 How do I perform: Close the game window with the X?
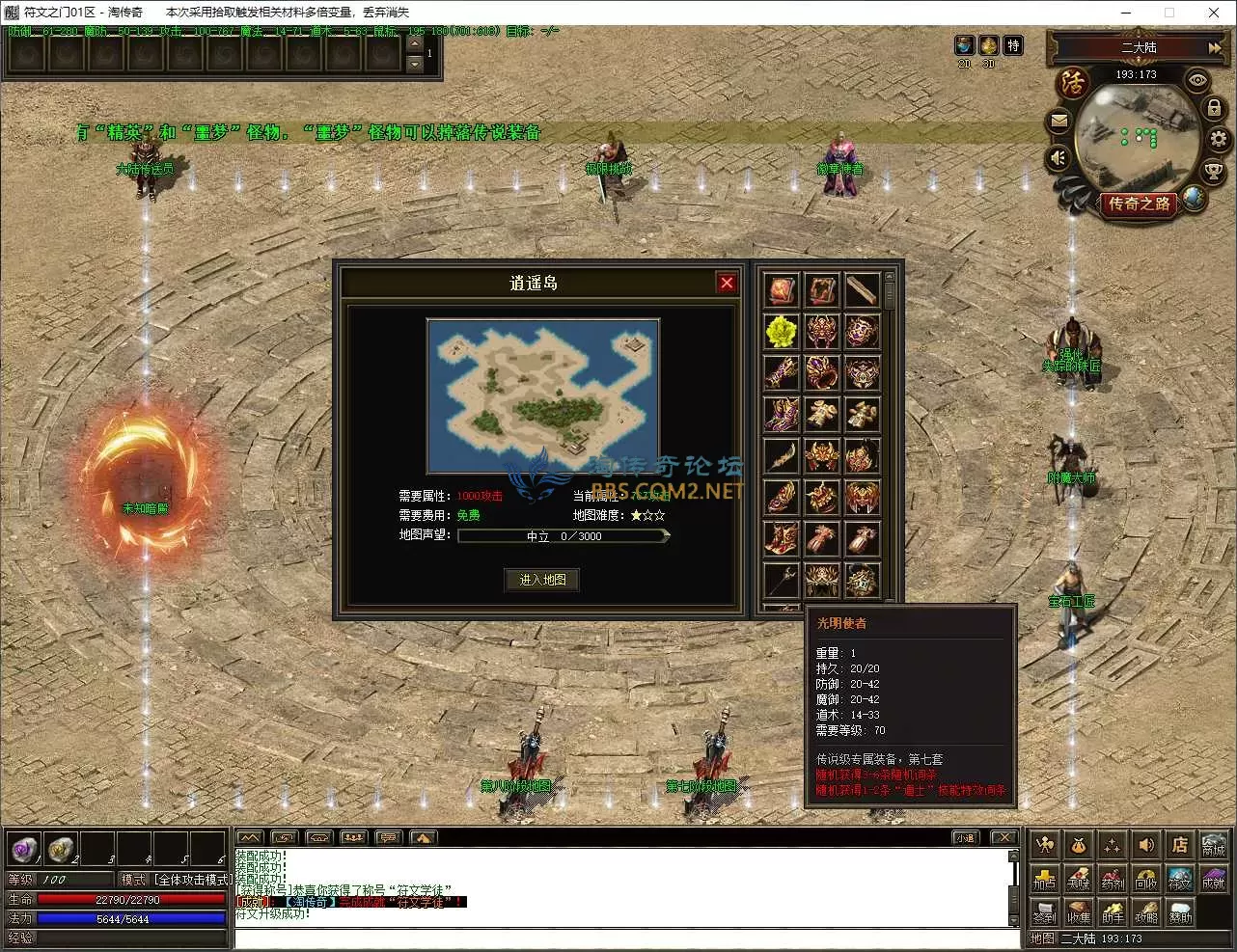[1214, 13]
